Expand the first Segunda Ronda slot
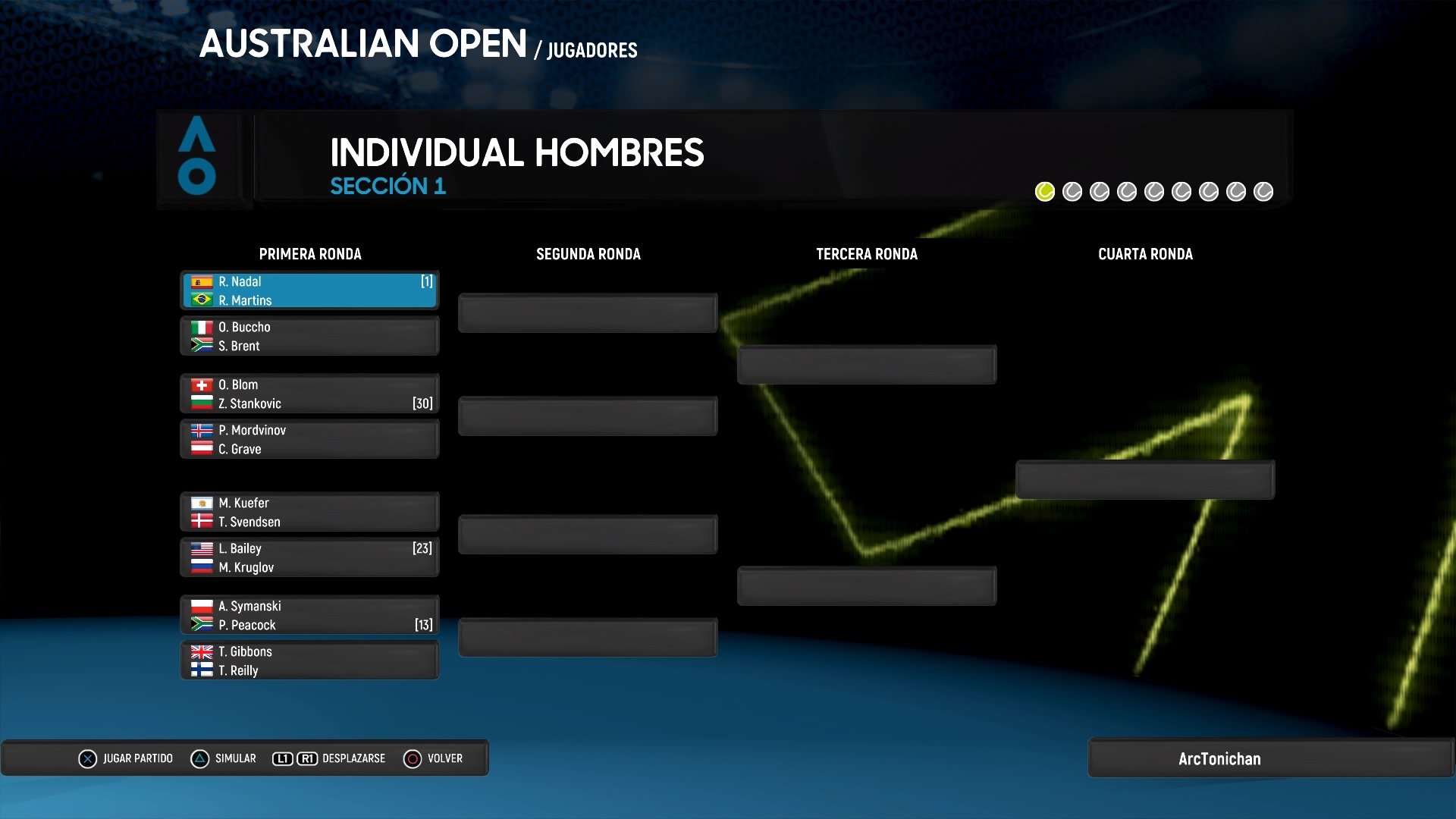The width and height of the screenshot is (1456, 819). (588, 312)
